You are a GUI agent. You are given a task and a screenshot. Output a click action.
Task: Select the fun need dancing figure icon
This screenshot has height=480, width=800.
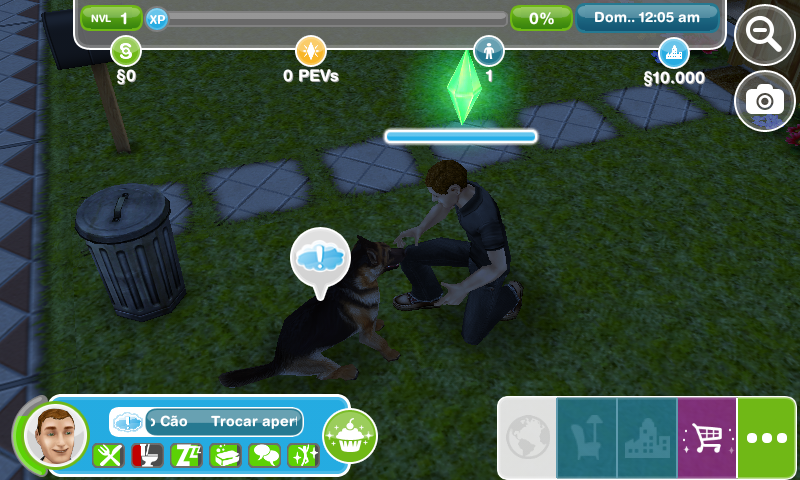(x=302, y=456)
